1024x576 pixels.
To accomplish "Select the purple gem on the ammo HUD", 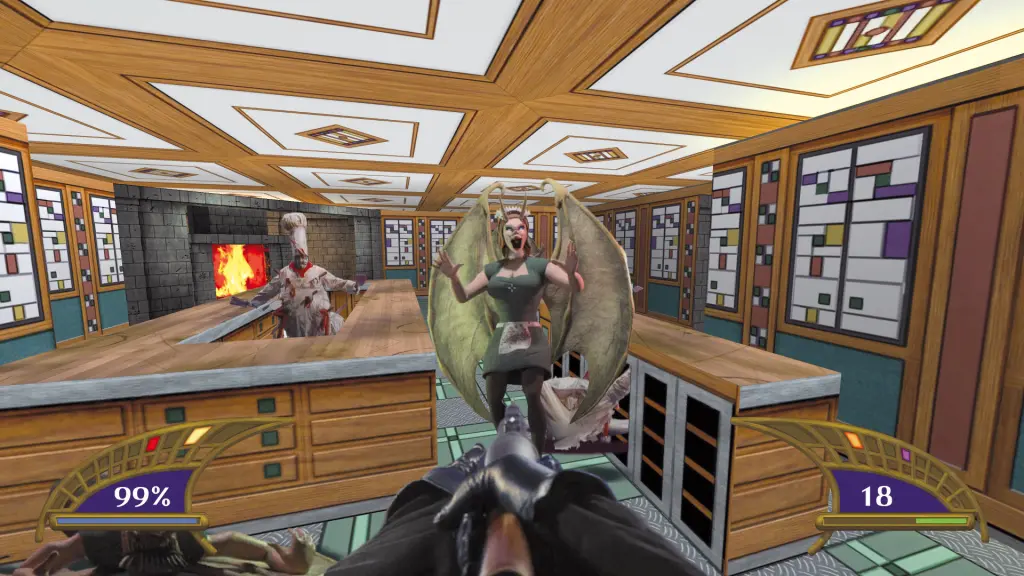I will (906, 455).
